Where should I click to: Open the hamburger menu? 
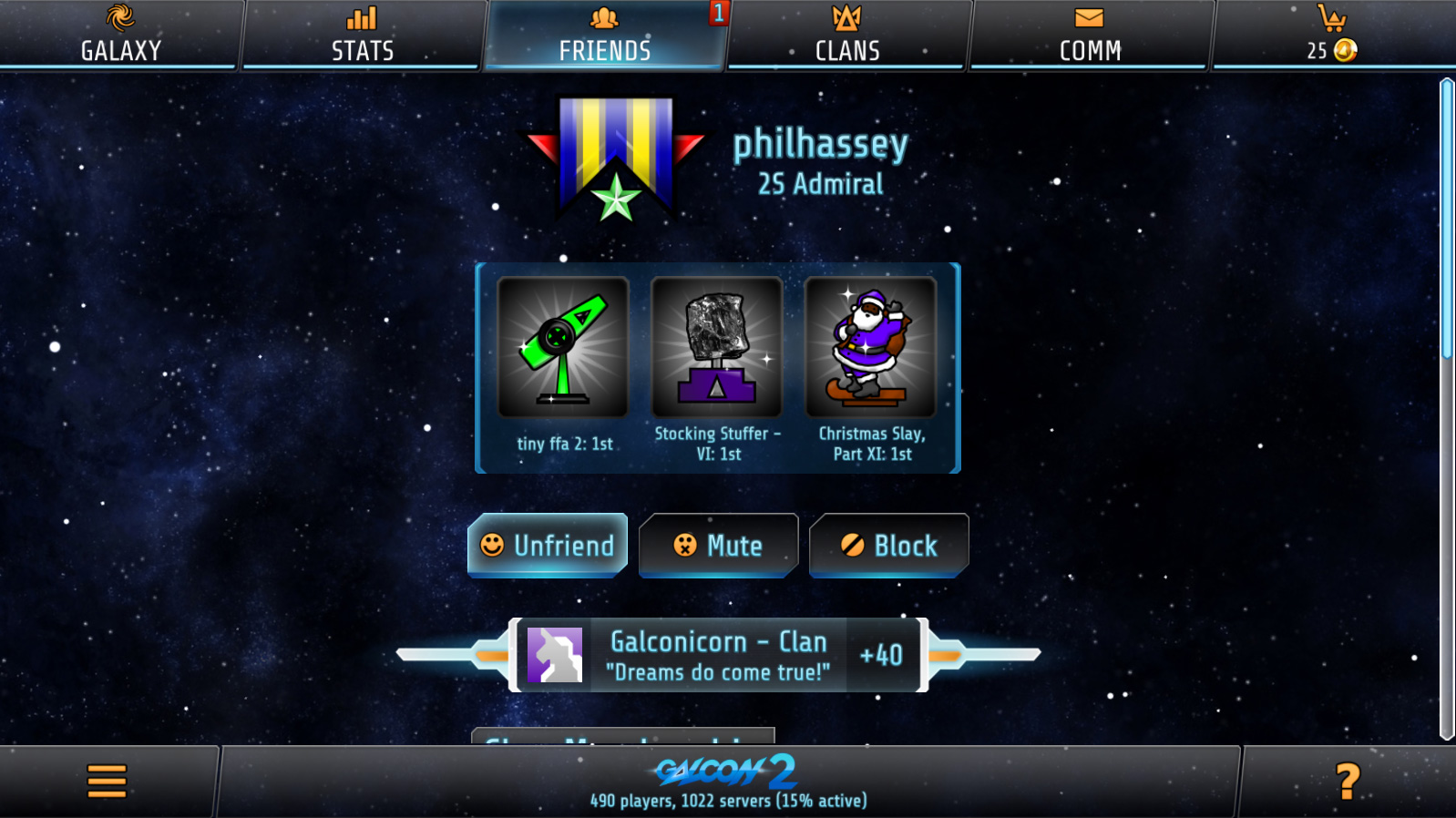point(107,782)
